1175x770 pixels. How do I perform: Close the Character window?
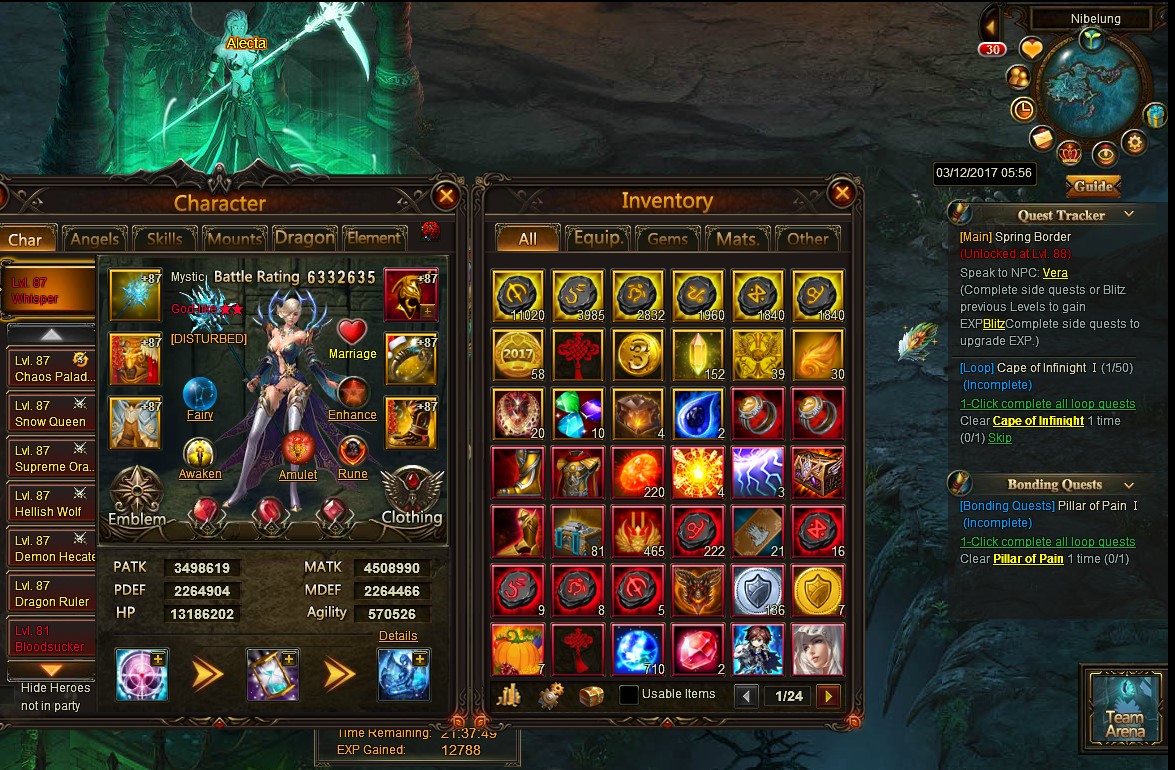point(446,196)
